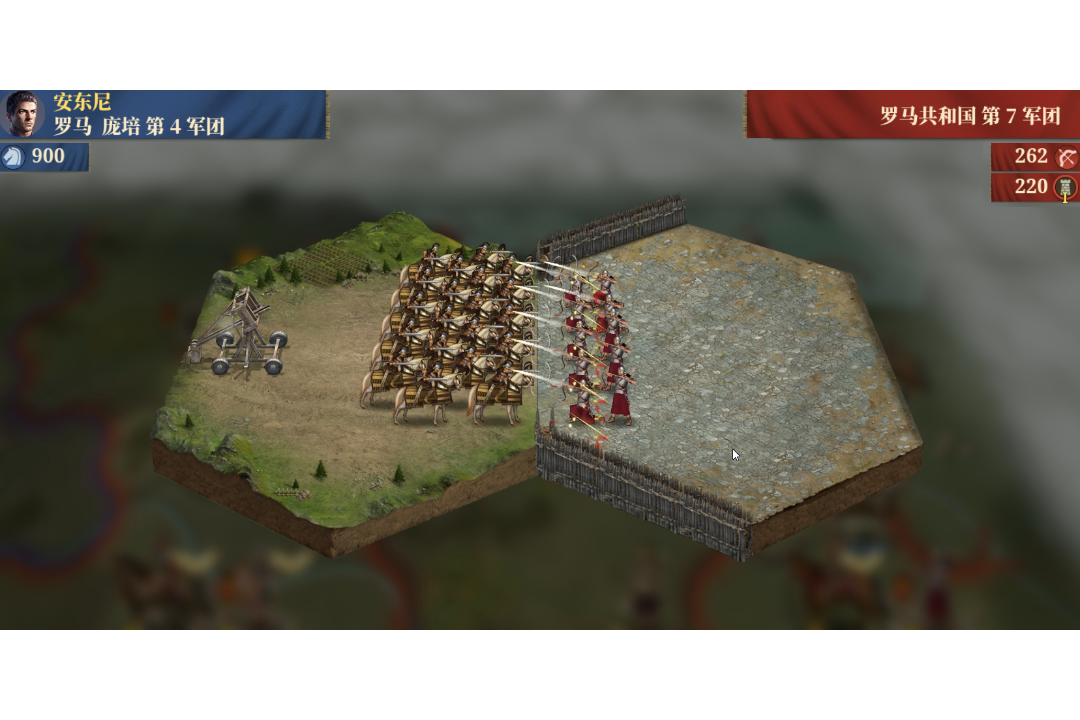Click commander Antony's portrait

click(x=22, y=114)
